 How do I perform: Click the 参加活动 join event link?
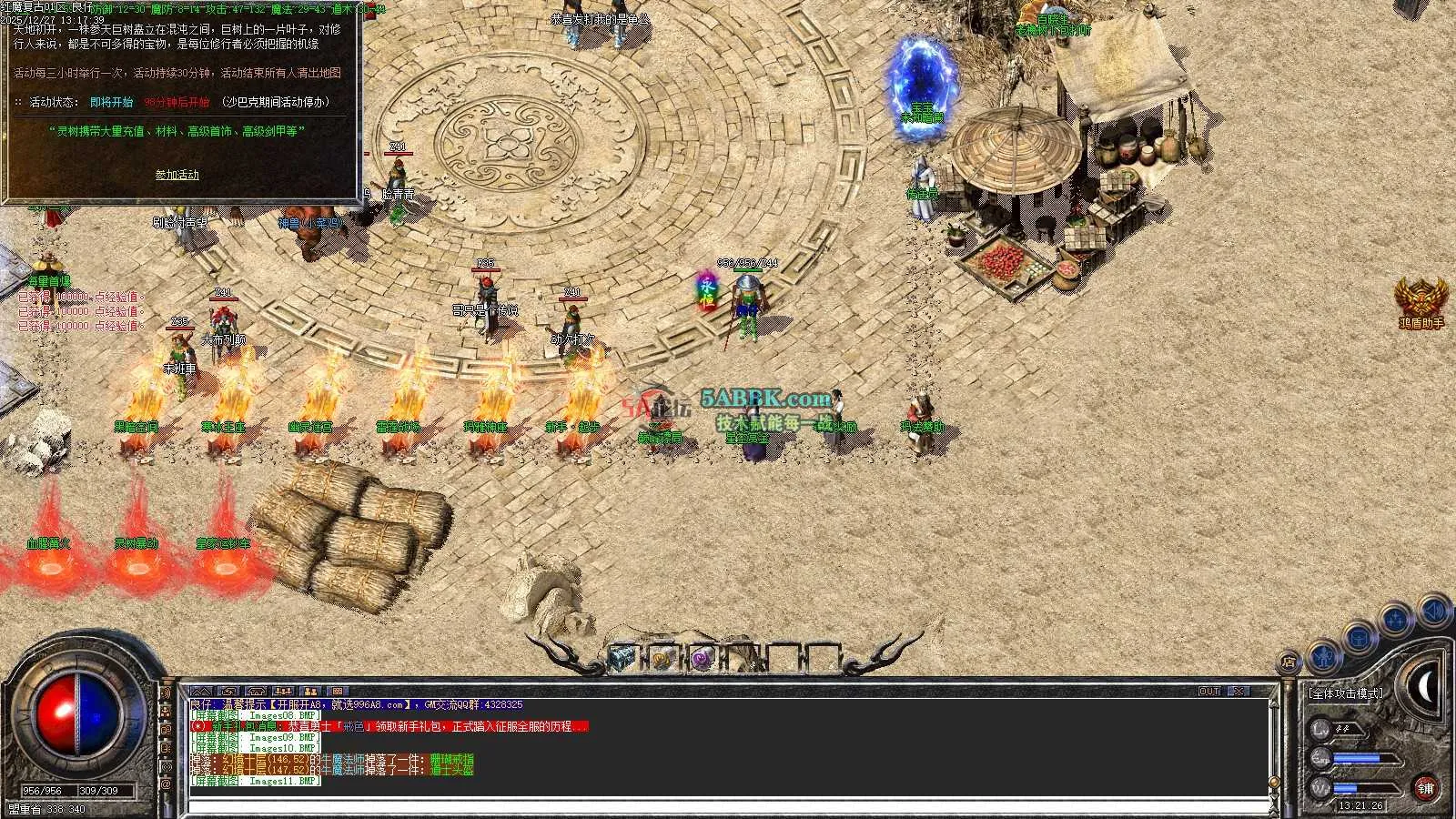[x=177, y=175]
